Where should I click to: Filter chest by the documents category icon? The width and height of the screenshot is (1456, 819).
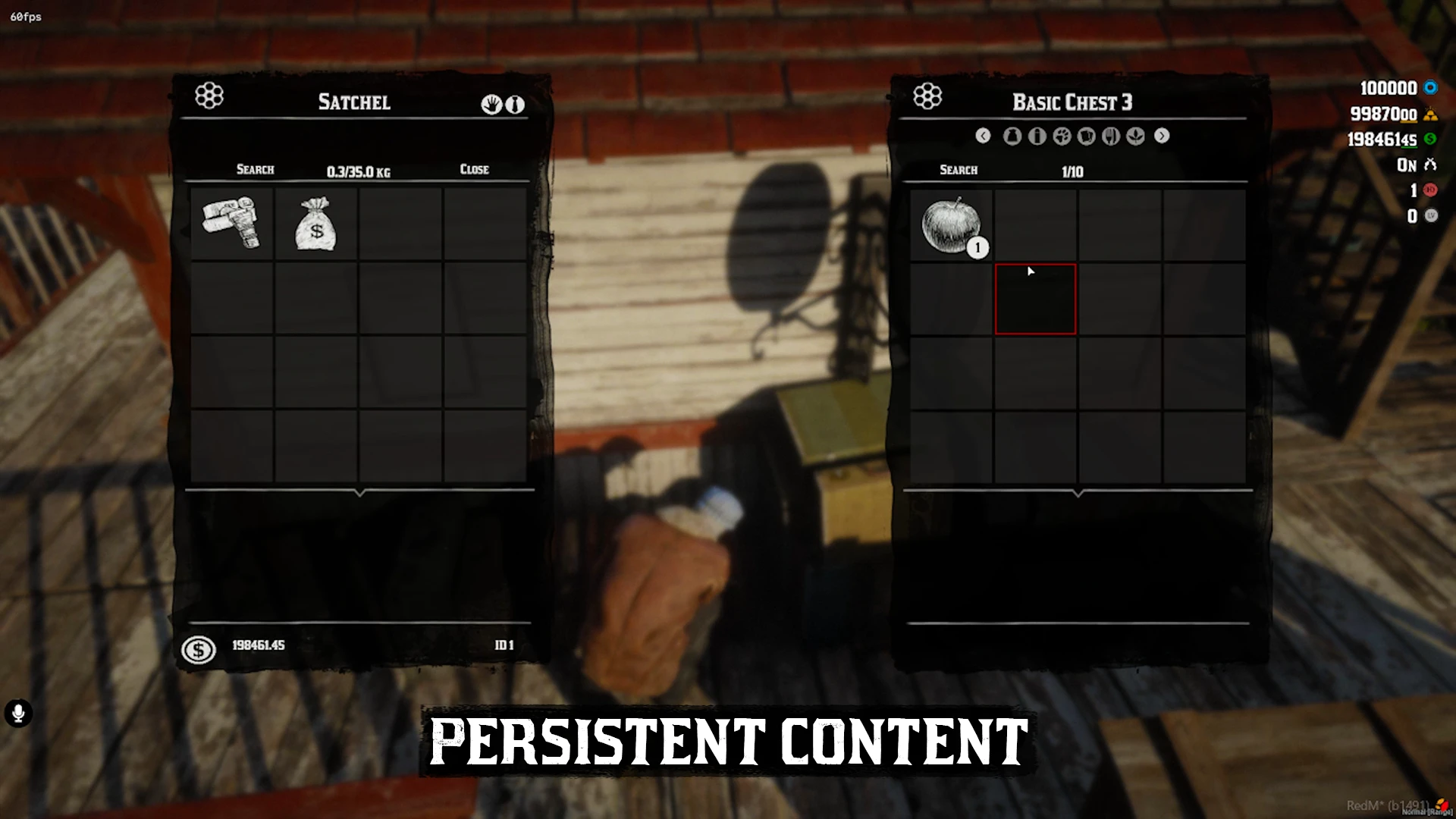point(1086,136)
